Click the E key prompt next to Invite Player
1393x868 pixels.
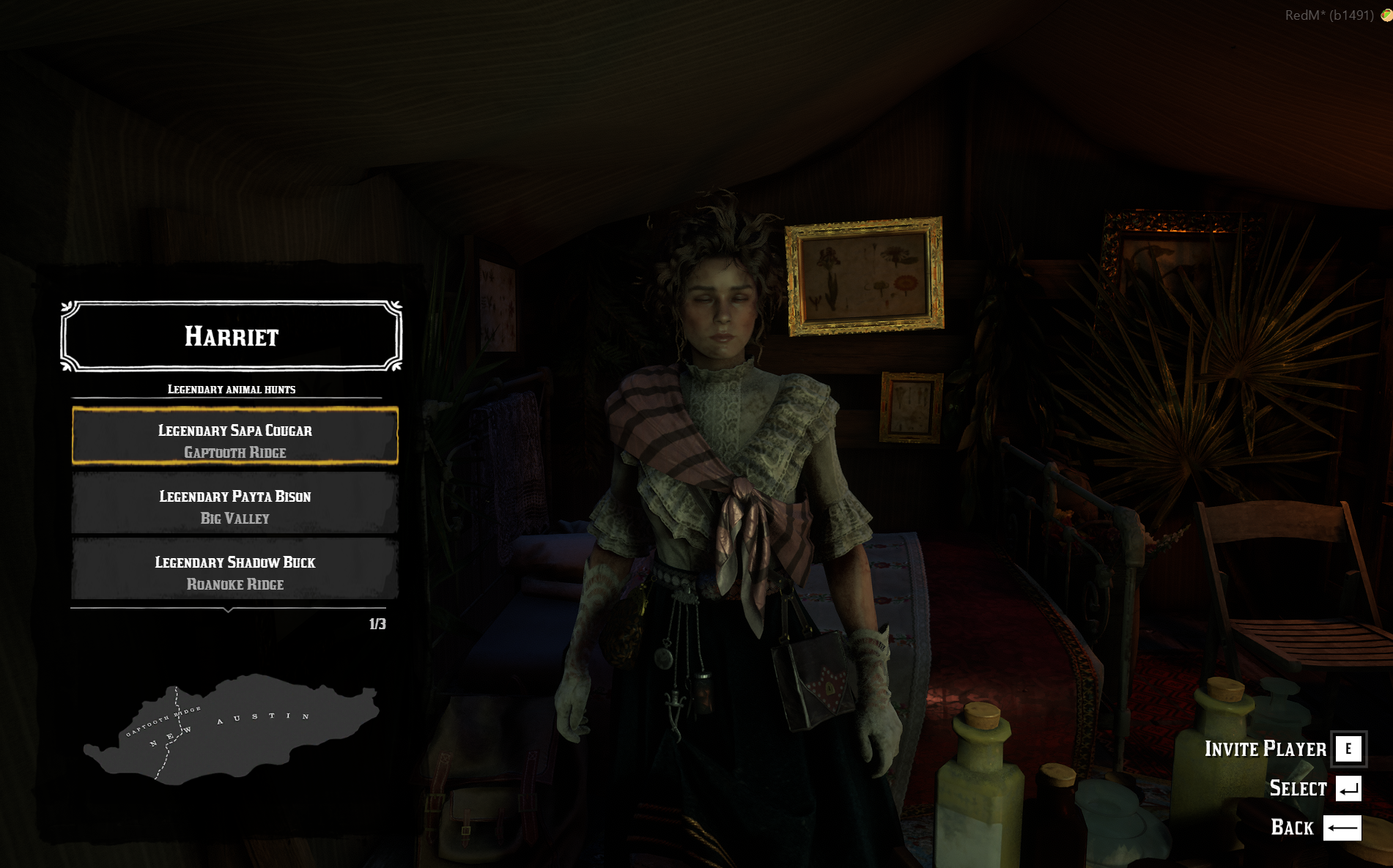1348,749
